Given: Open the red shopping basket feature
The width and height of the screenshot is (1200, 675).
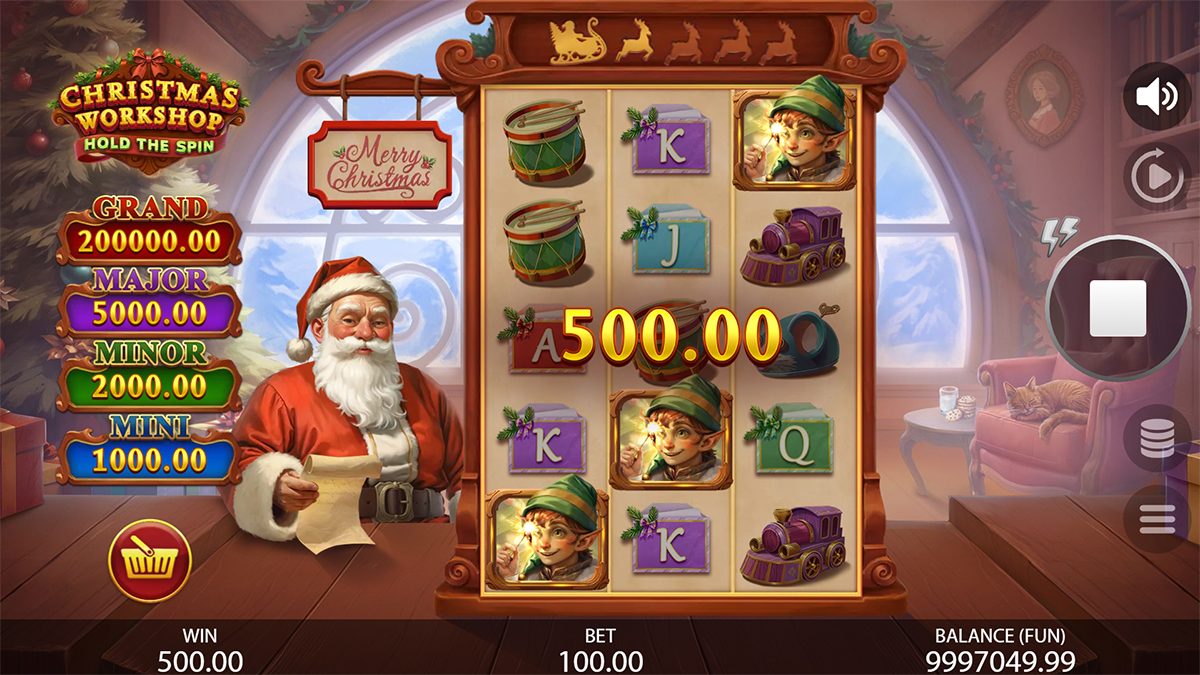Looking at the screenshot, I should tap(150, 561).
